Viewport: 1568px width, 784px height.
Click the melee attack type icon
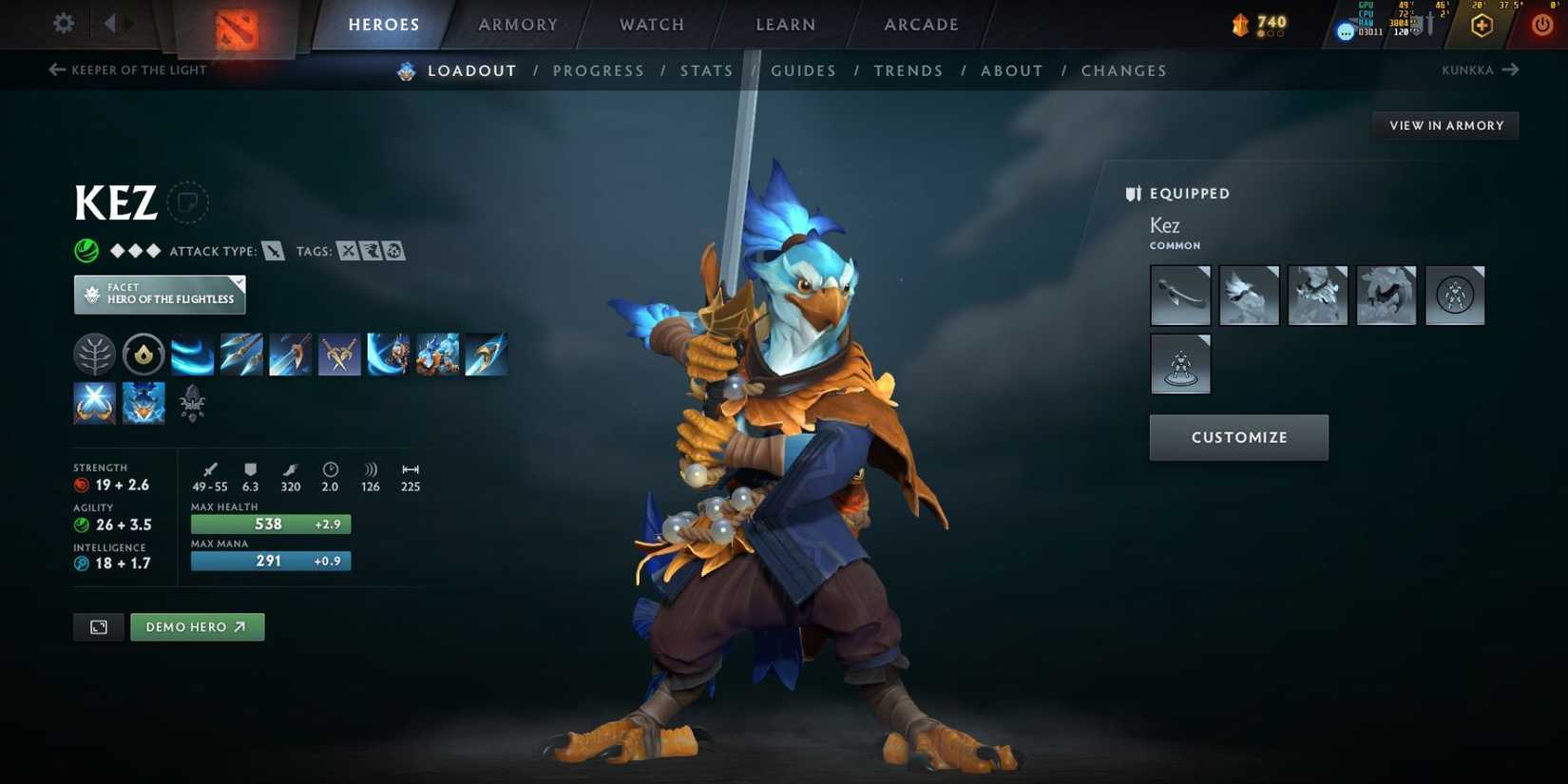coord(273,251)
